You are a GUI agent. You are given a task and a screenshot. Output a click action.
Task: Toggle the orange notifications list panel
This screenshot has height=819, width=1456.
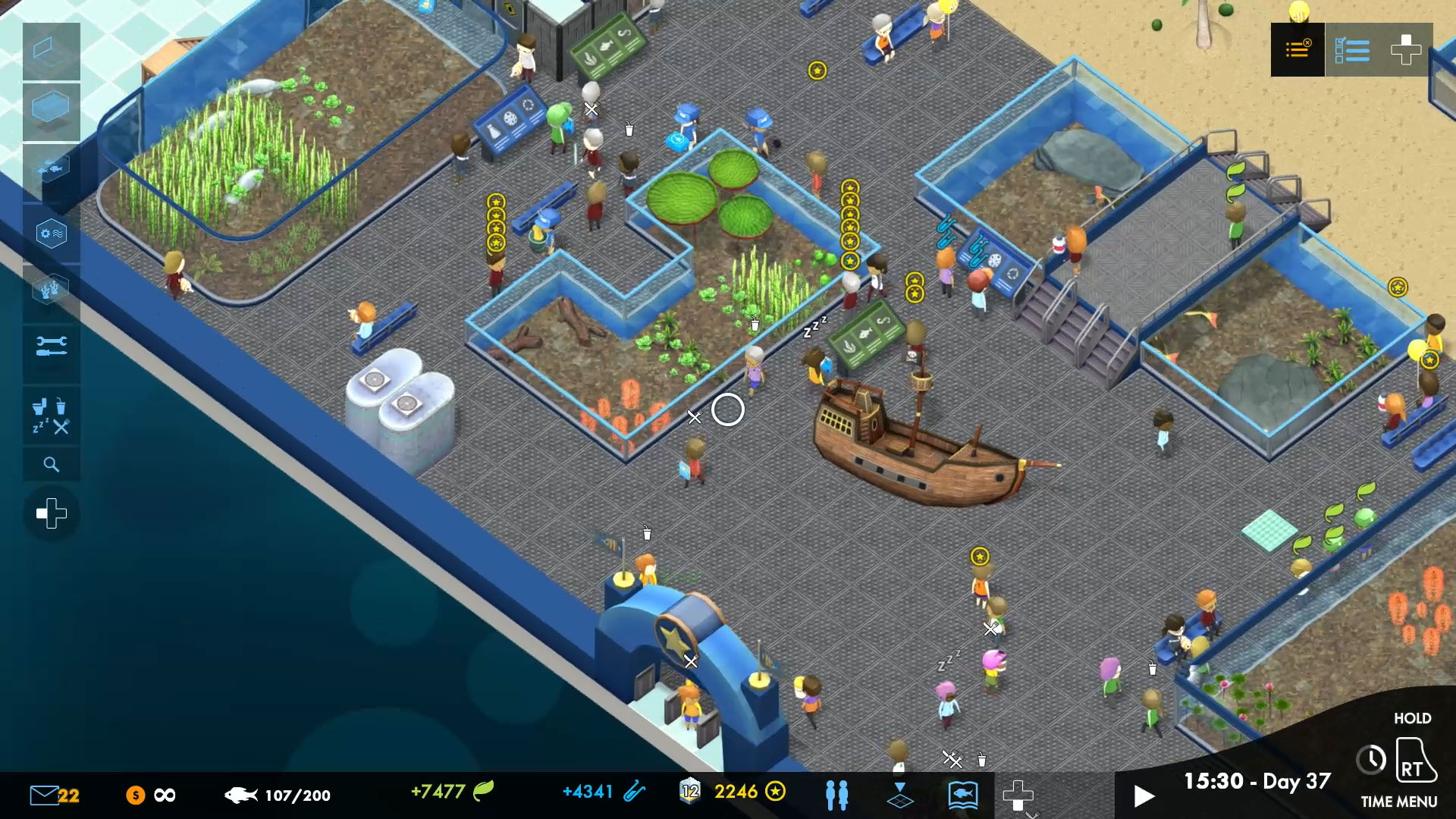[x=1298, y=50]
